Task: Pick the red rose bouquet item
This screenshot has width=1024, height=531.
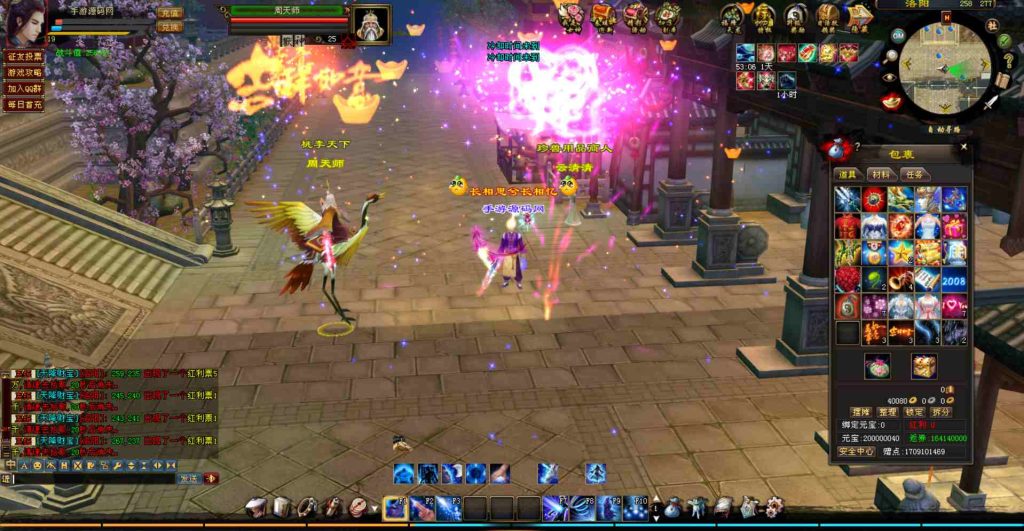Action: pos(847,279)
